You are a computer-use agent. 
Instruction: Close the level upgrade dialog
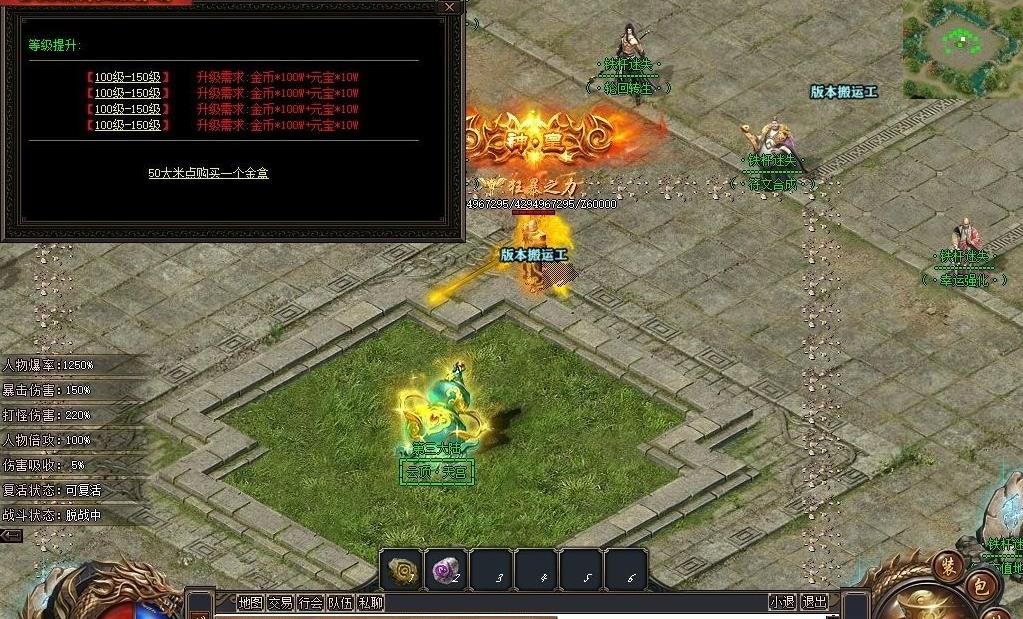(x=450, y=7)
